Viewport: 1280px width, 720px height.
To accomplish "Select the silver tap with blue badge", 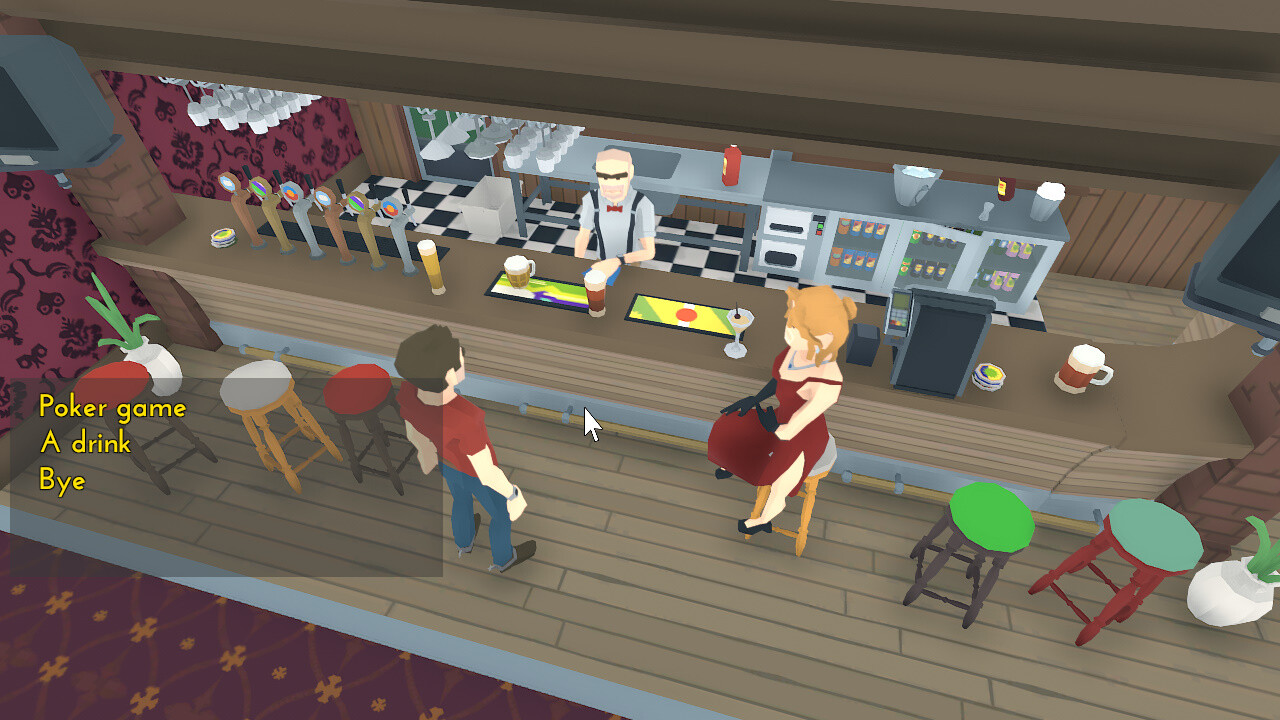I will (x=291, y=196).
